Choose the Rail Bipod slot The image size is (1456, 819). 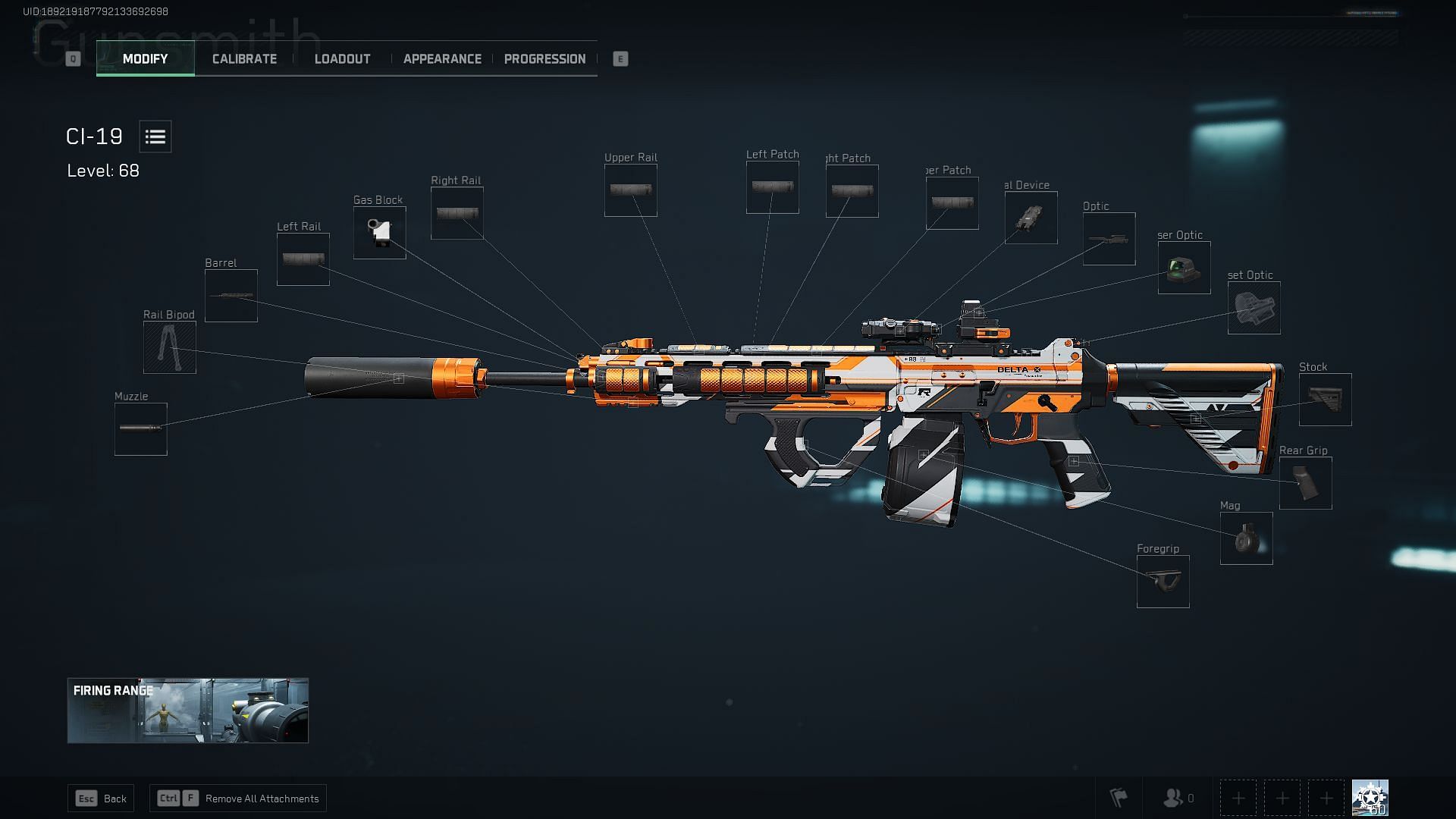(x=170, y=347)
